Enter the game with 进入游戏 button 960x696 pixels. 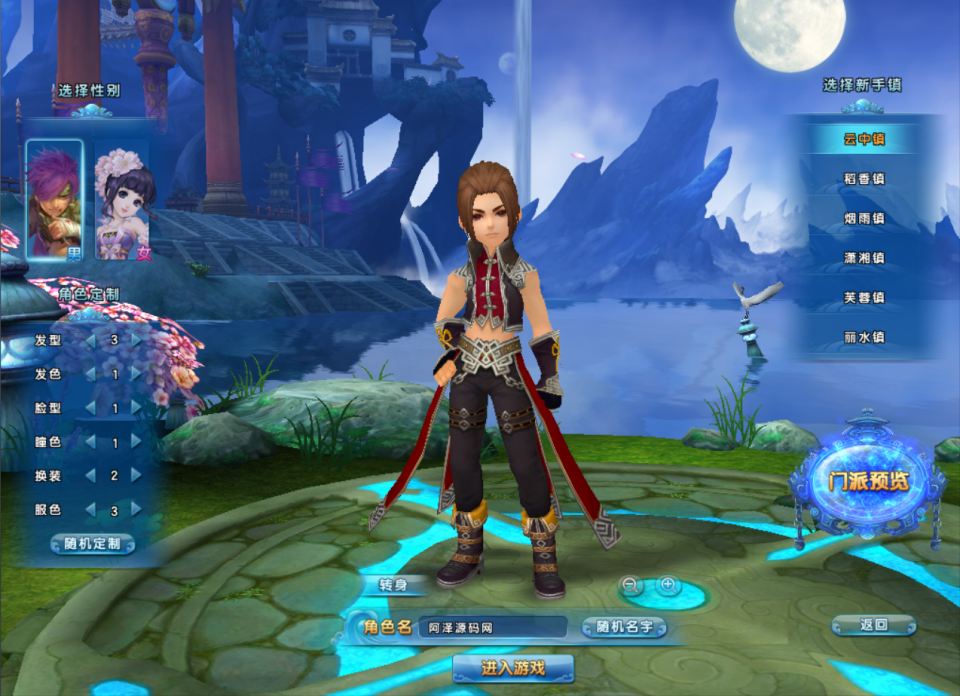(513, 668)
